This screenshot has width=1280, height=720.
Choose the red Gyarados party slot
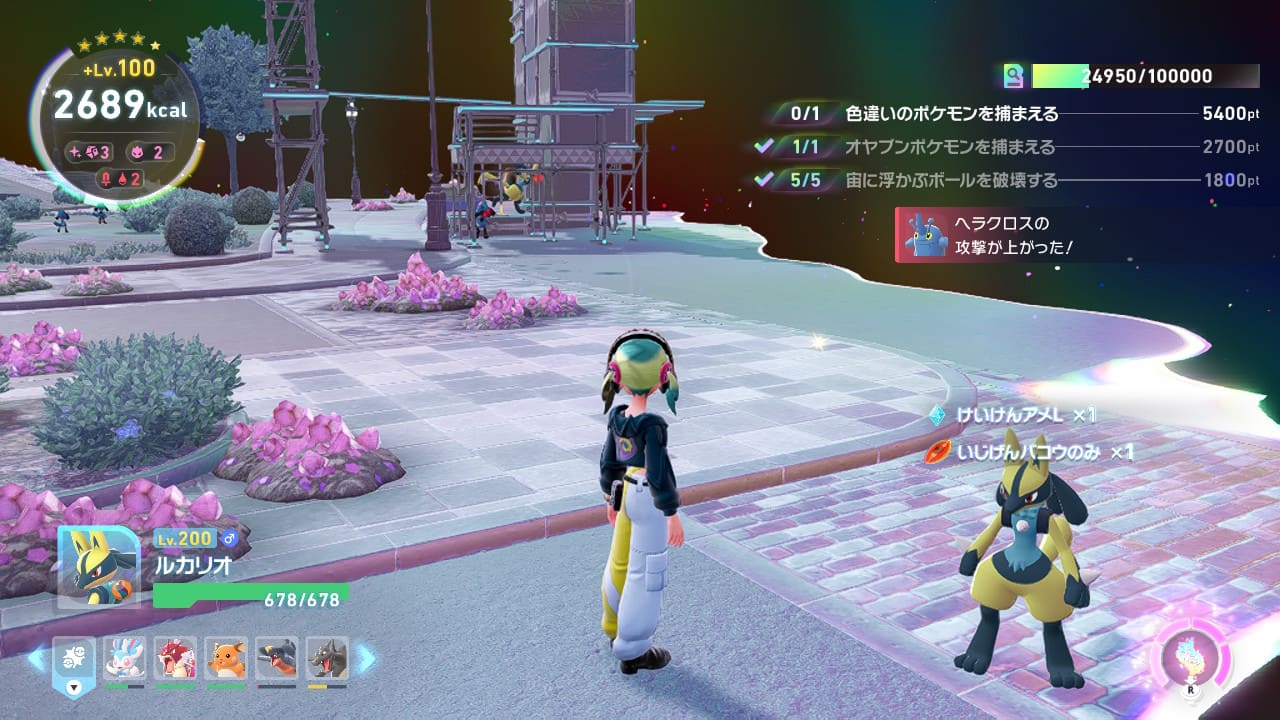point(176,658)
